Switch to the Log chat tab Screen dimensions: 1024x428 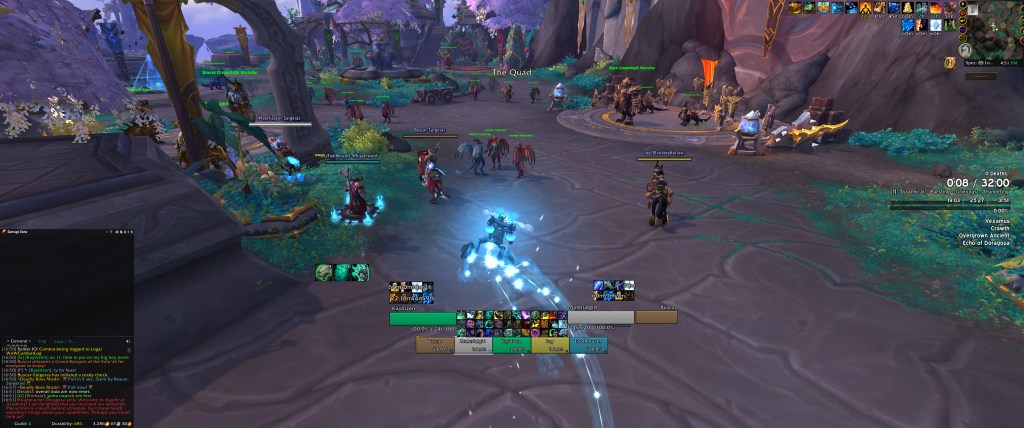[x=42, y=341]
